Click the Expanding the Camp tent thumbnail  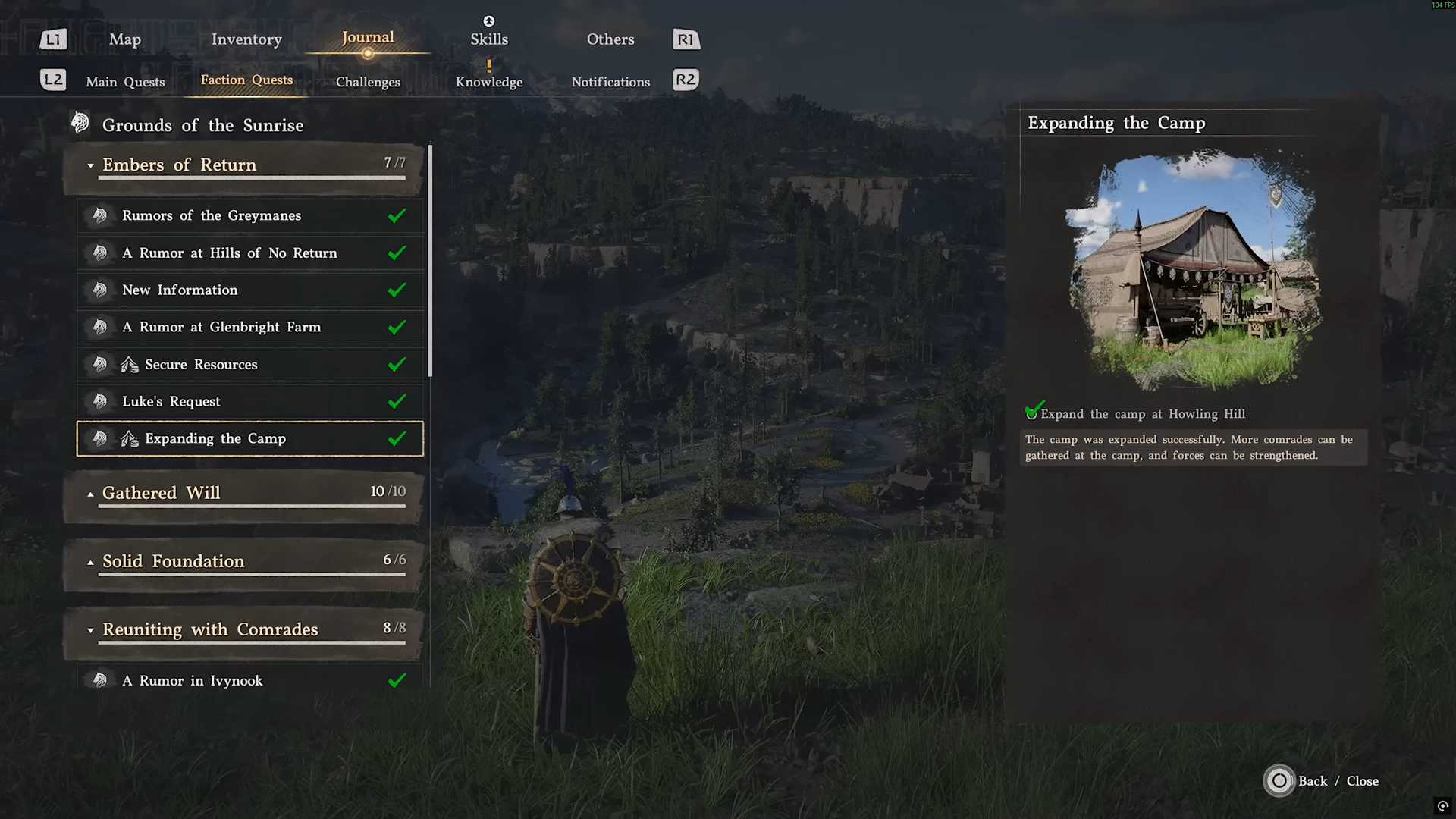point(1194,269)
